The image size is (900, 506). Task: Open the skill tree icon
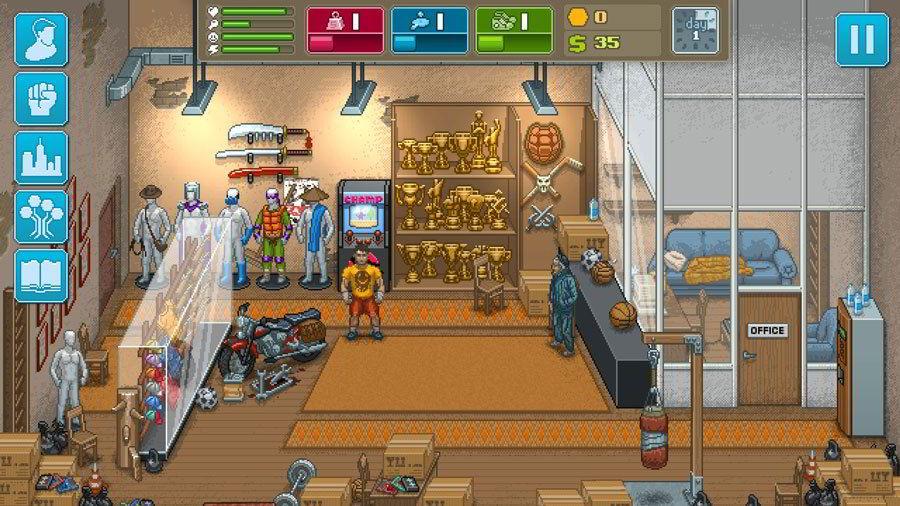41,217
